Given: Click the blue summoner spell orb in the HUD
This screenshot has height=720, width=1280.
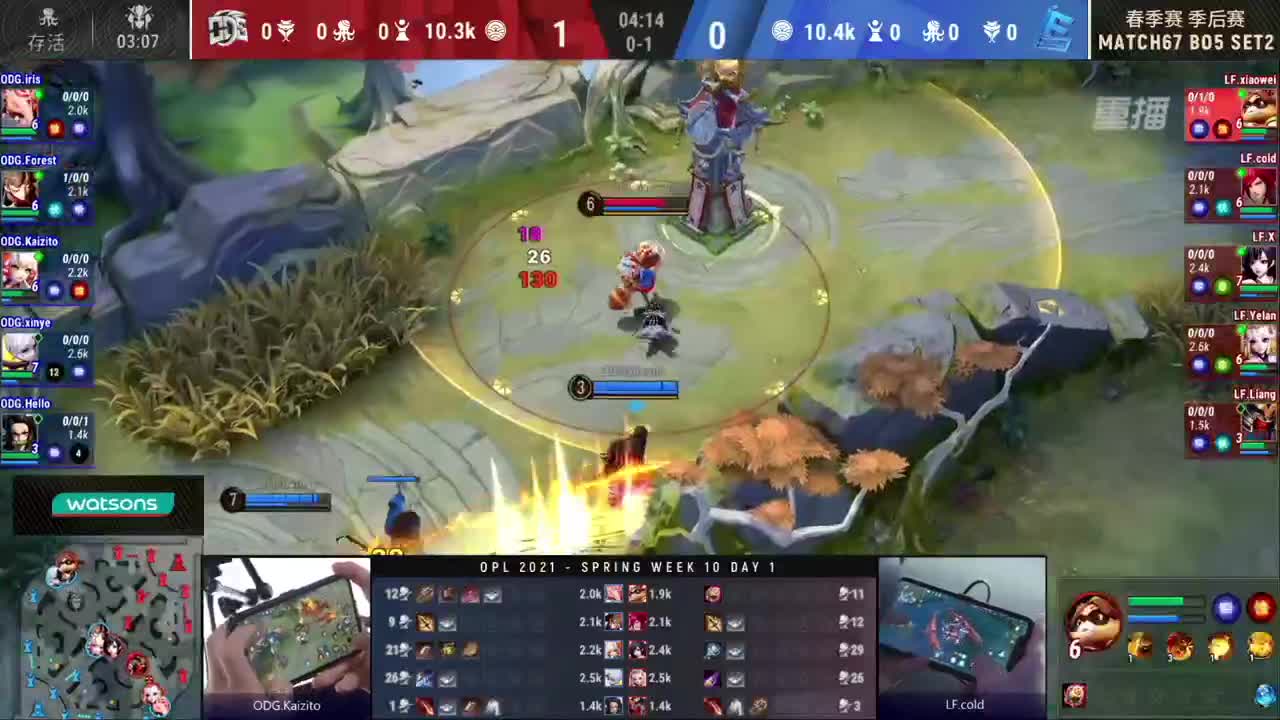Looking at the screenshot, I should click(1227, 607).
